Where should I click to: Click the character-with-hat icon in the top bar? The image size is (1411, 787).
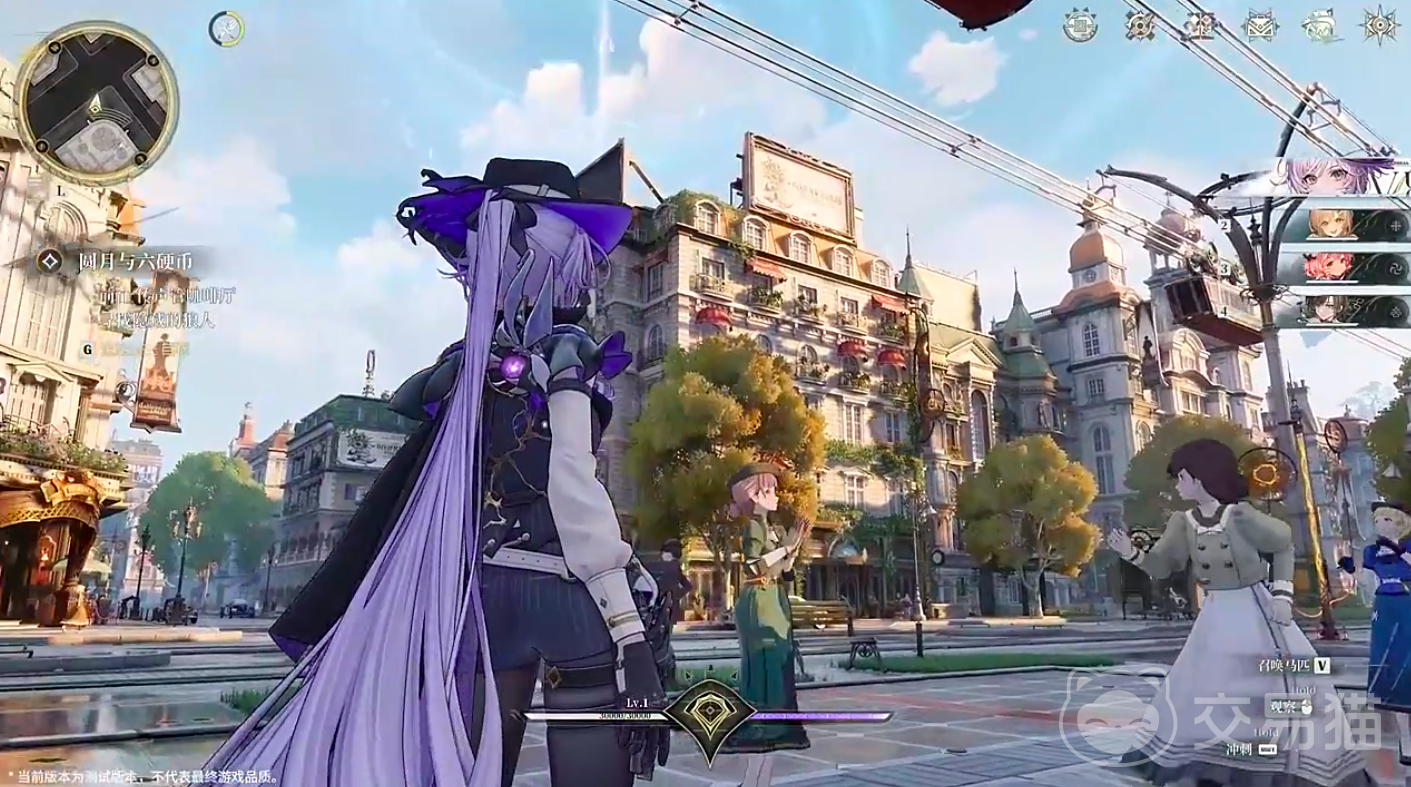tap(1324, 27)
